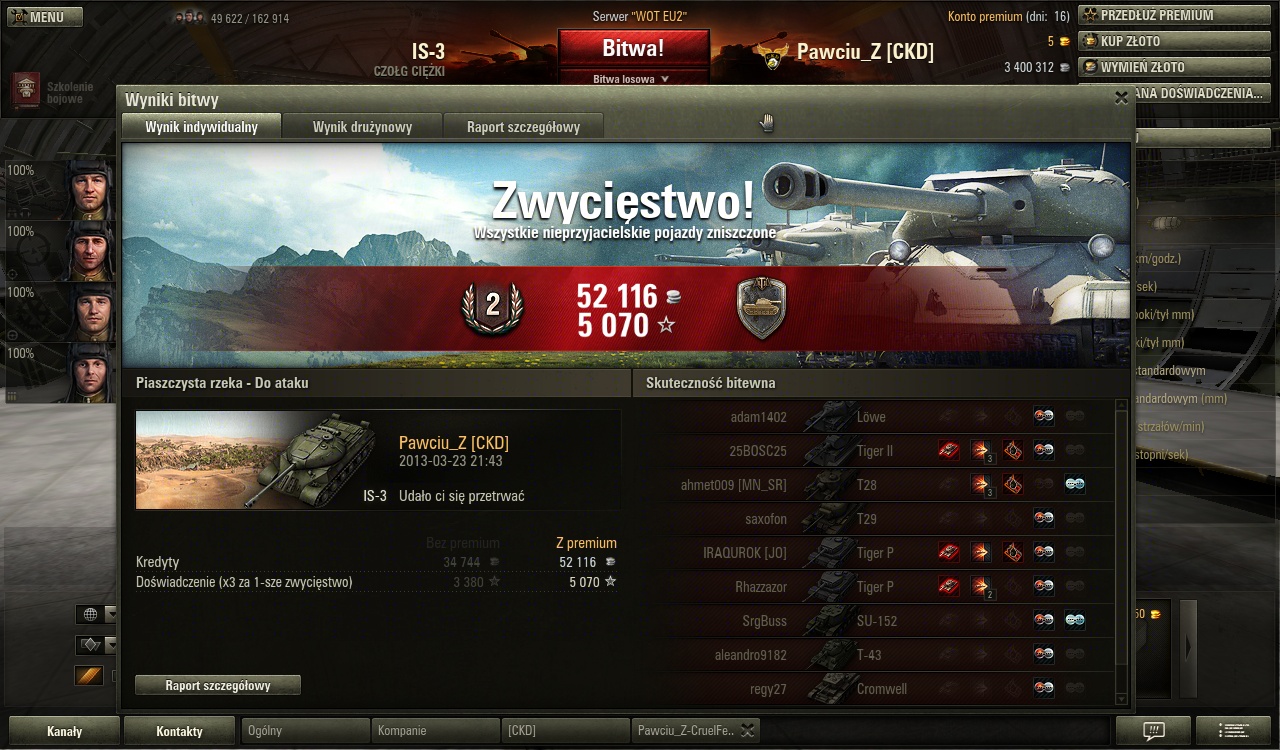Close the Wyniki bitwy window
Image resolution: width=1280 pixels, height=750 pixels.
[1121, 98]
